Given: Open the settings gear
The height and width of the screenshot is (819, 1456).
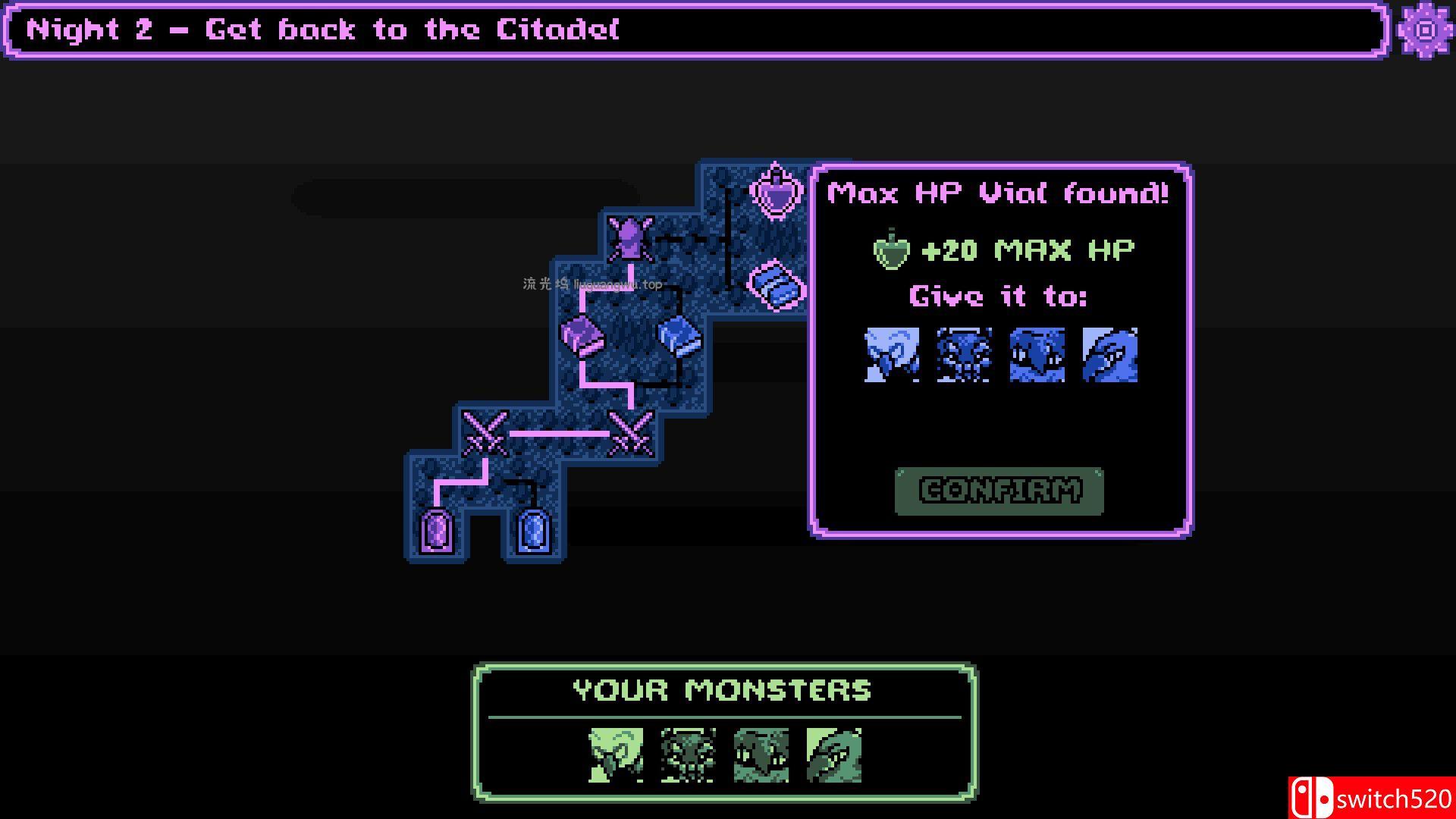Looking at the screenshot, I should (x=1425, y=30).
